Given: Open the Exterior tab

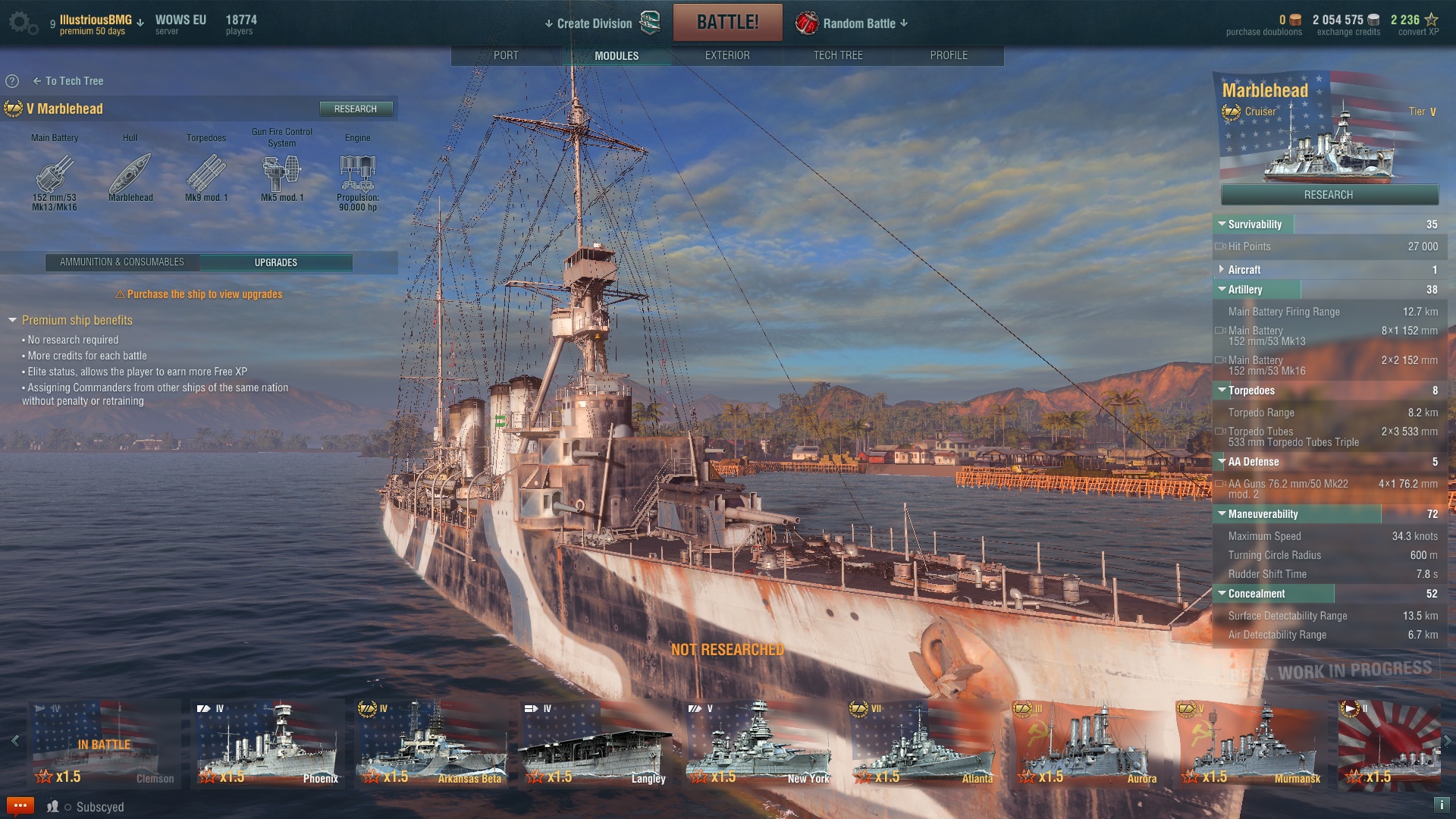Looking at the screenshot, I should point(727,55).
